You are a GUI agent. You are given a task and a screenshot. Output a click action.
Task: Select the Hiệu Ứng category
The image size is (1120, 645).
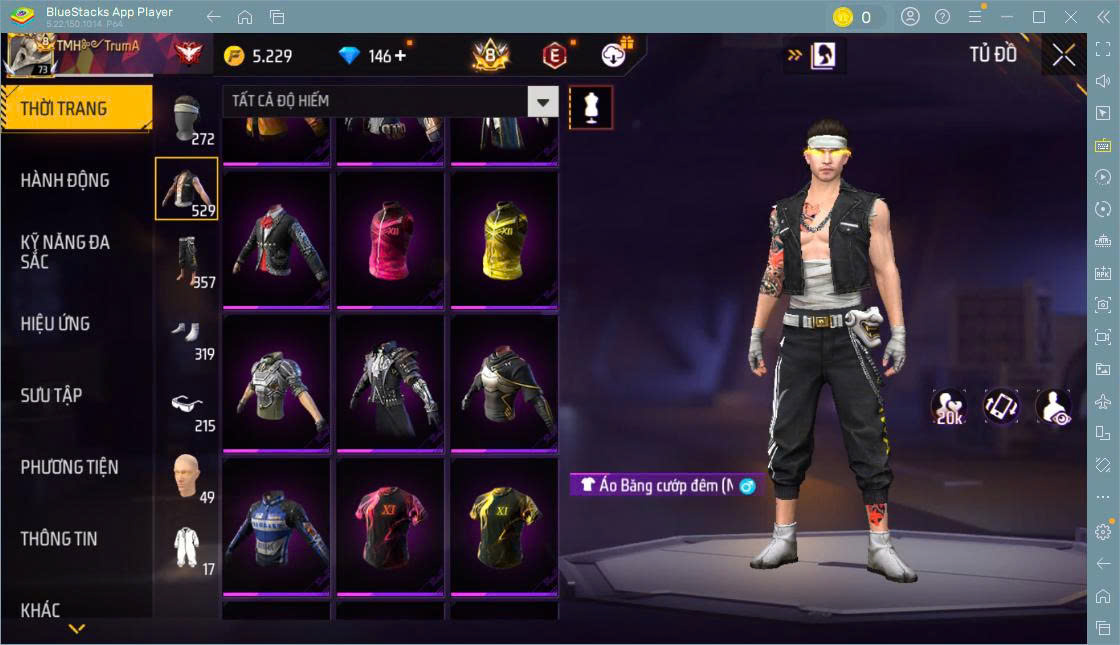click(55, 324)
